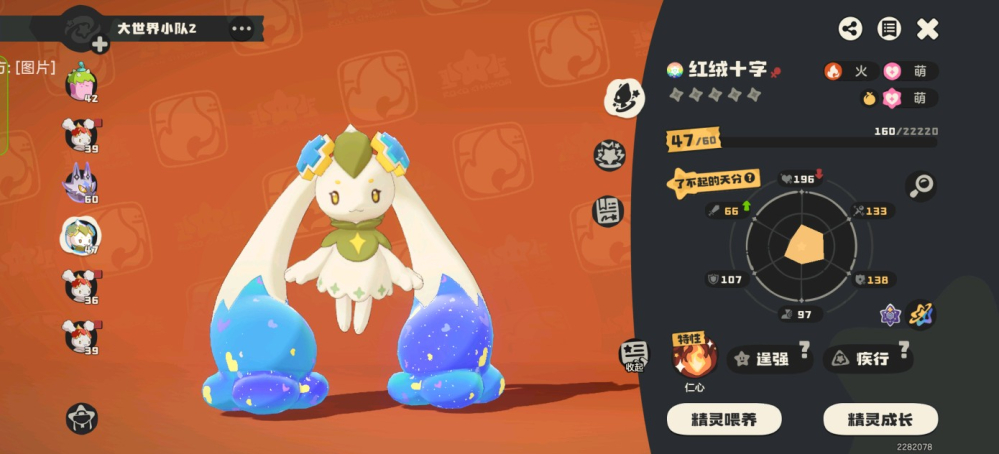Open the book-and-map tab

point(608,210)
